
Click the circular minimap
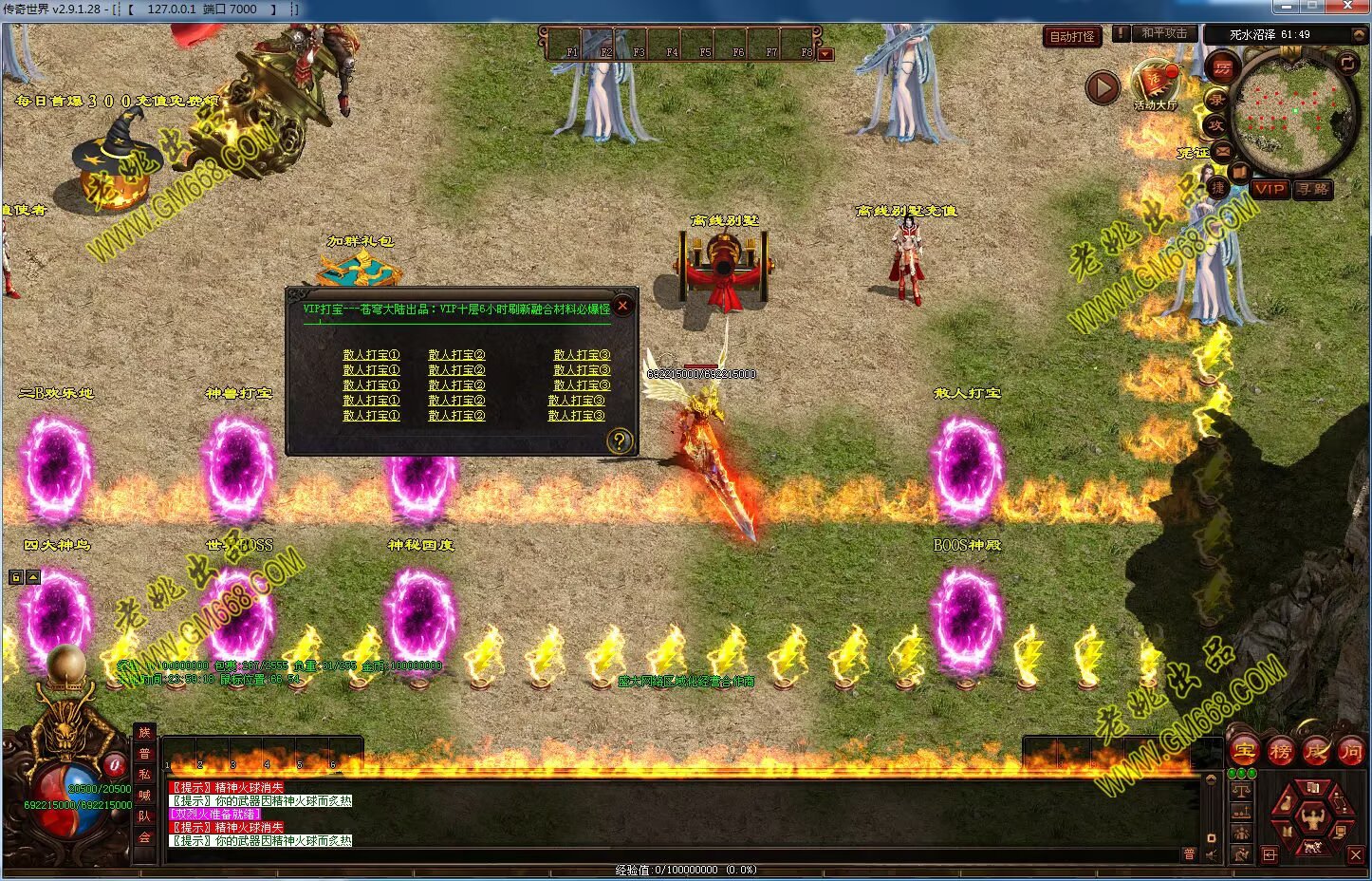point(1294,109)
